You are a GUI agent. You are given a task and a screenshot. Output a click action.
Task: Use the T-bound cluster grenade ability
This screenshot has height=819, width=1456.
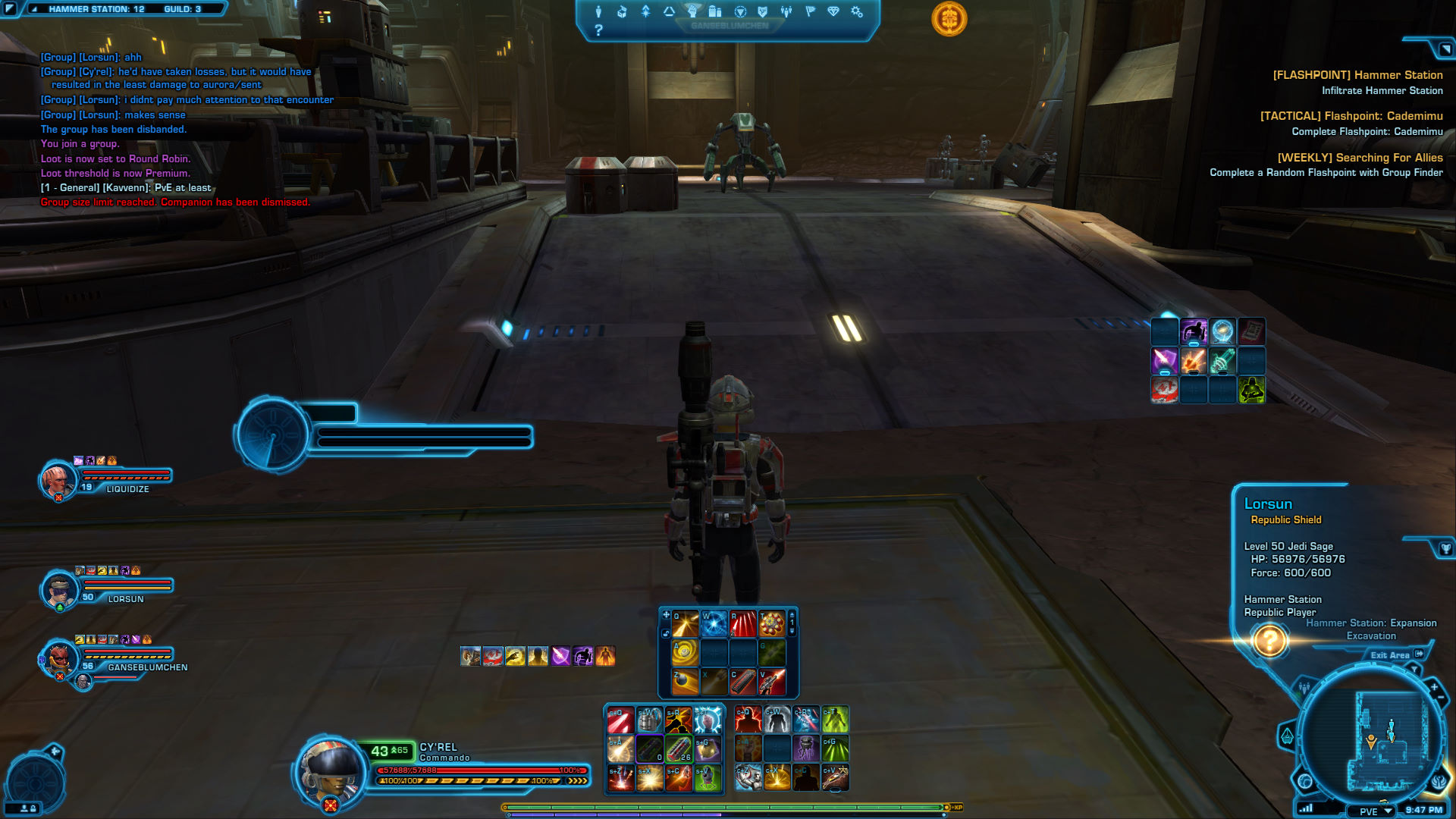[x=772, y=624]
